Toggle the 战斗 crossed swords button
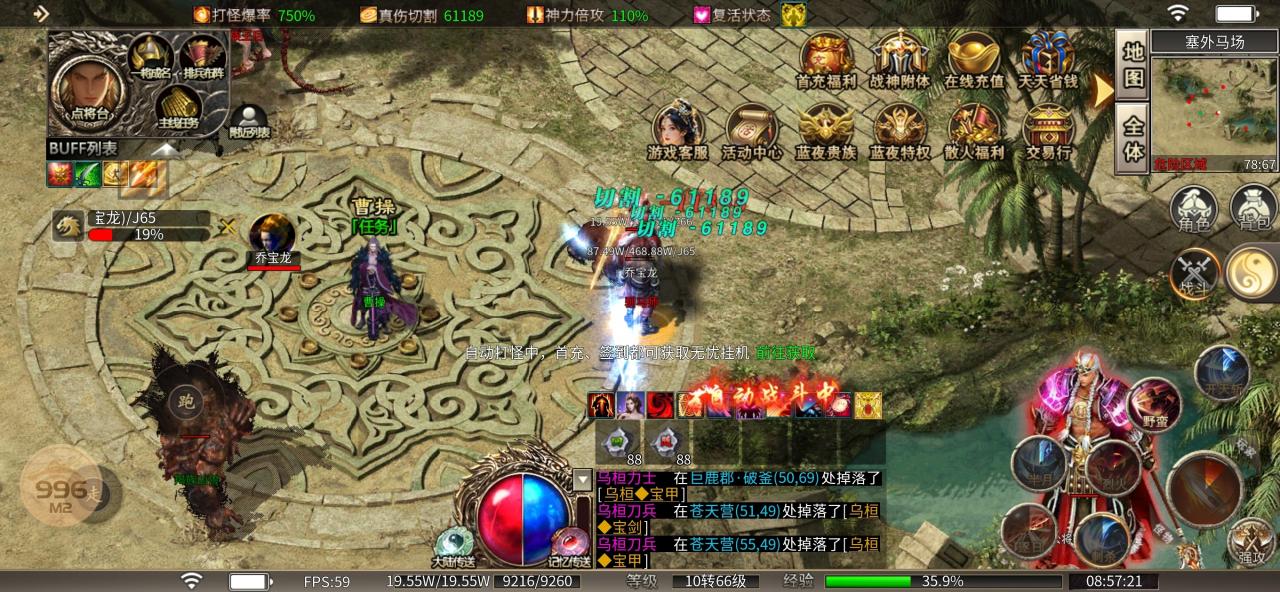 (x=1194, y=272)
